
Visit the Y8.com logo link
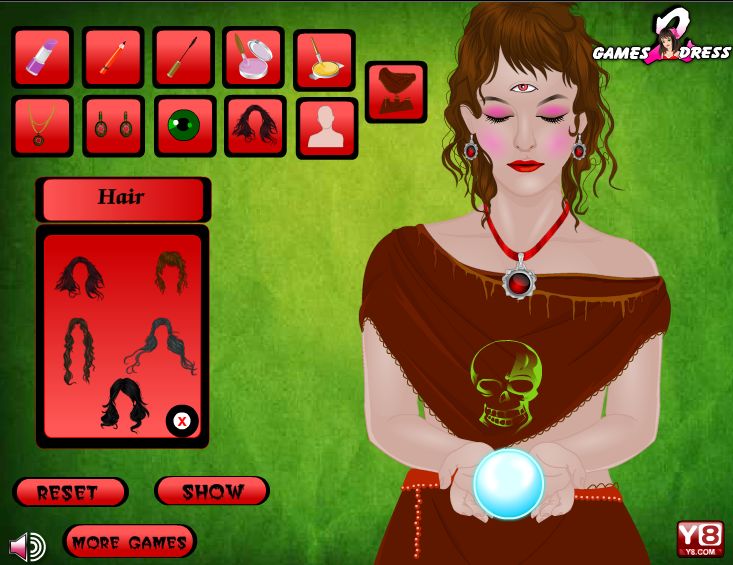tap(699, 539)
